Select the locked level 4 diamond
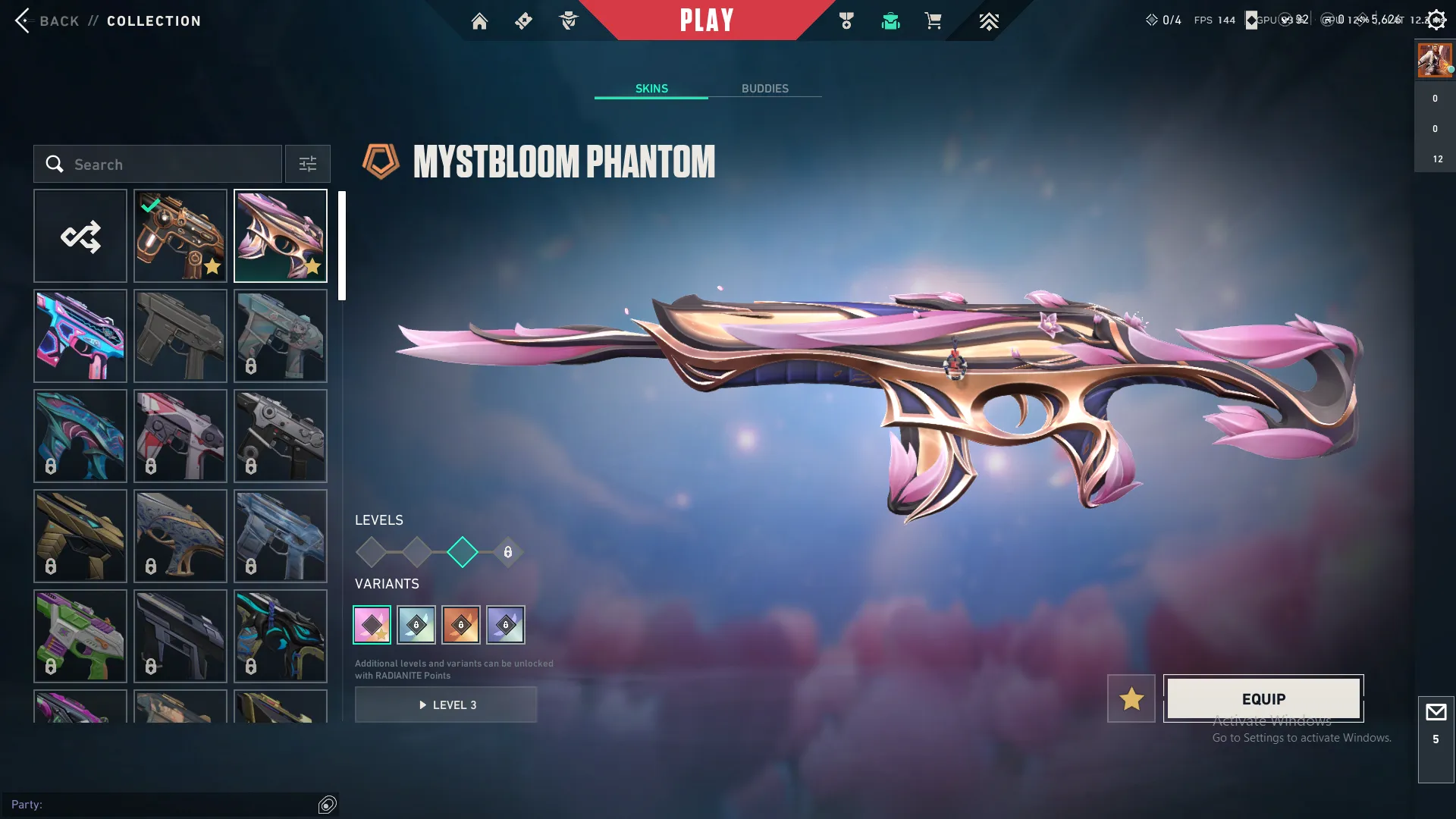The height and width of the screenshot is (819, 1456). tap(507, 552)
